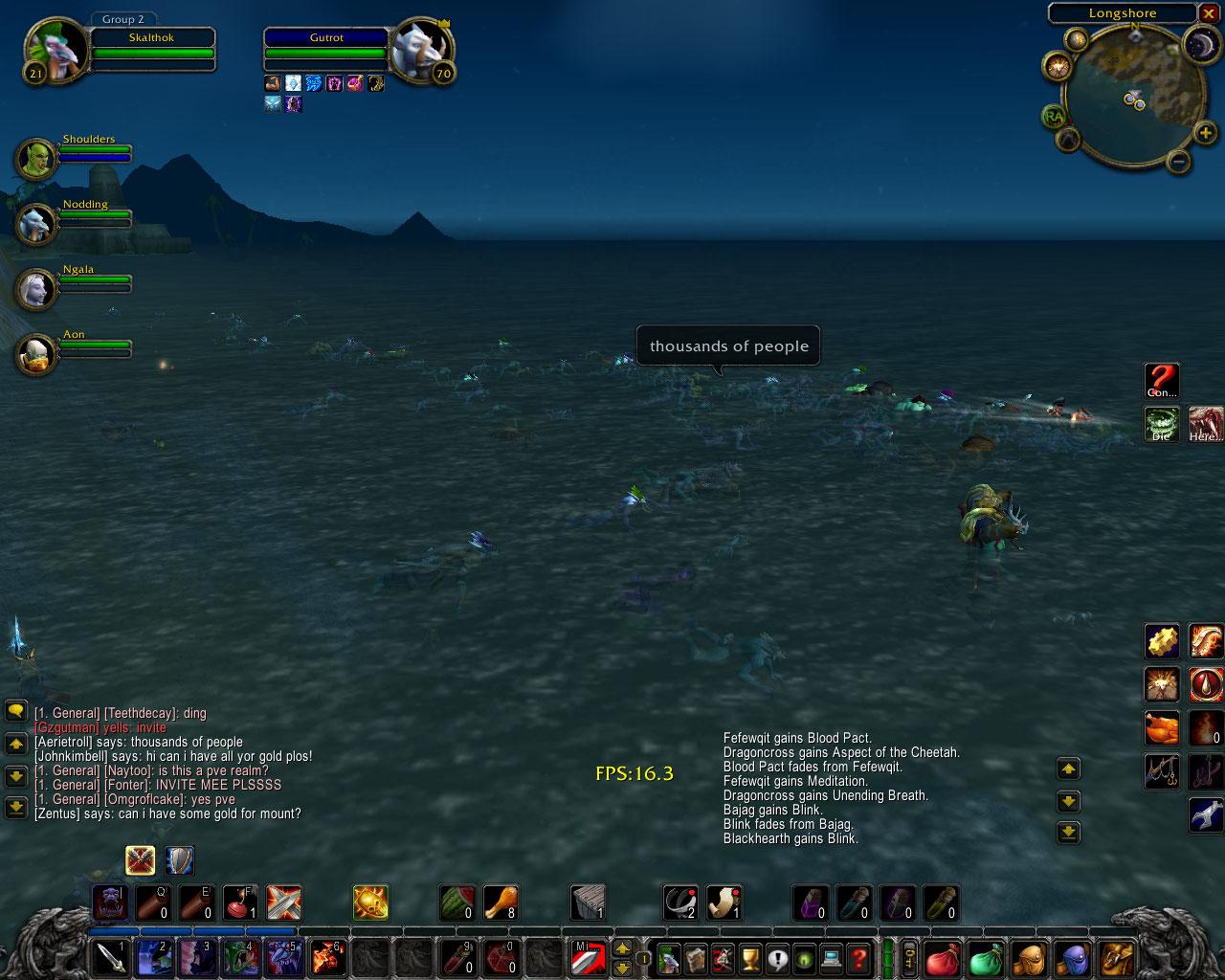Open the green bag slot
The width and height of the screenshot is (1225, 980).
[x=985, y=958]
